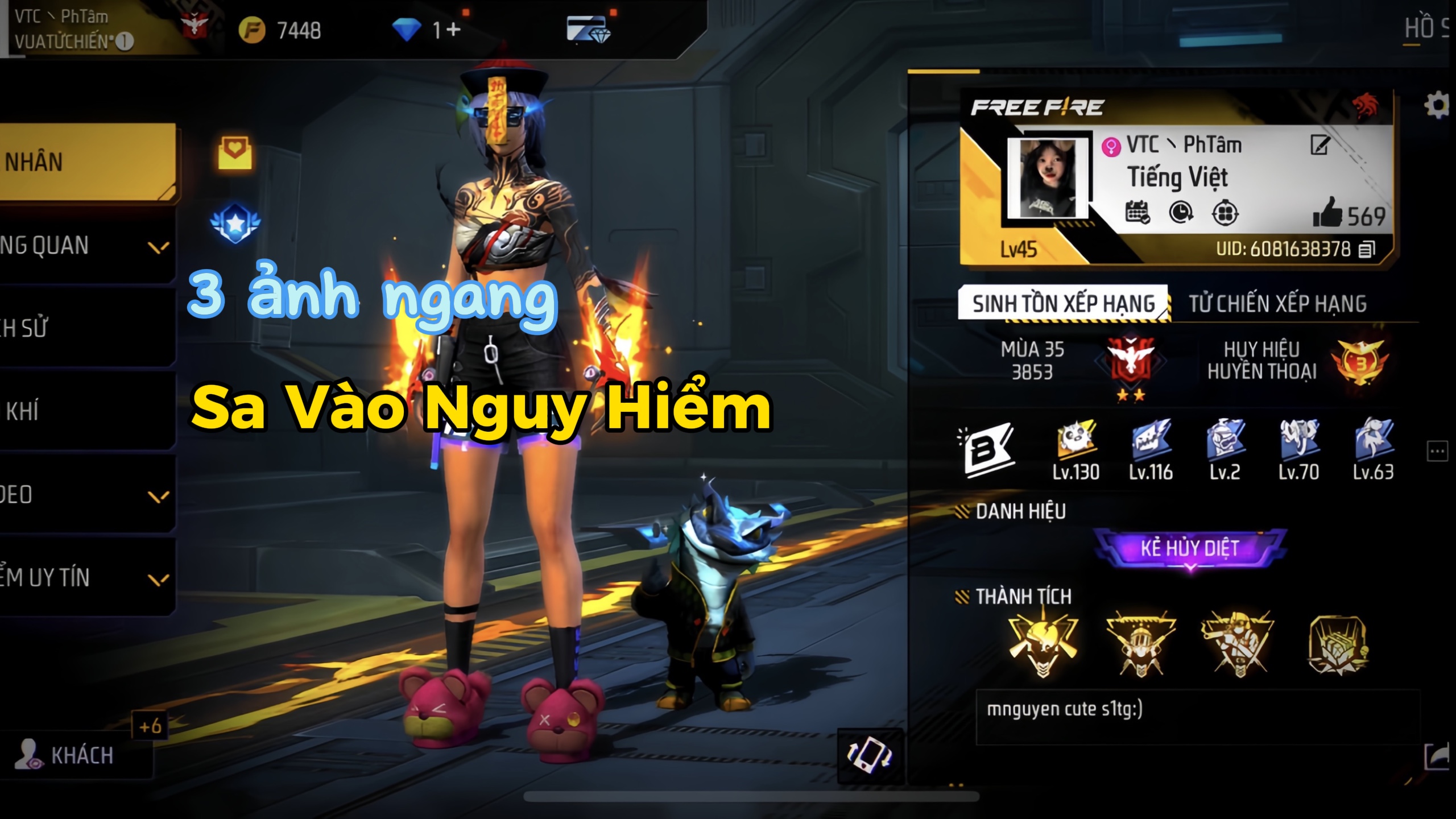1456x819 pixels.
Task: Click the Kẻ Hủy Diệt title badge
Action: tap(1190, 548)
